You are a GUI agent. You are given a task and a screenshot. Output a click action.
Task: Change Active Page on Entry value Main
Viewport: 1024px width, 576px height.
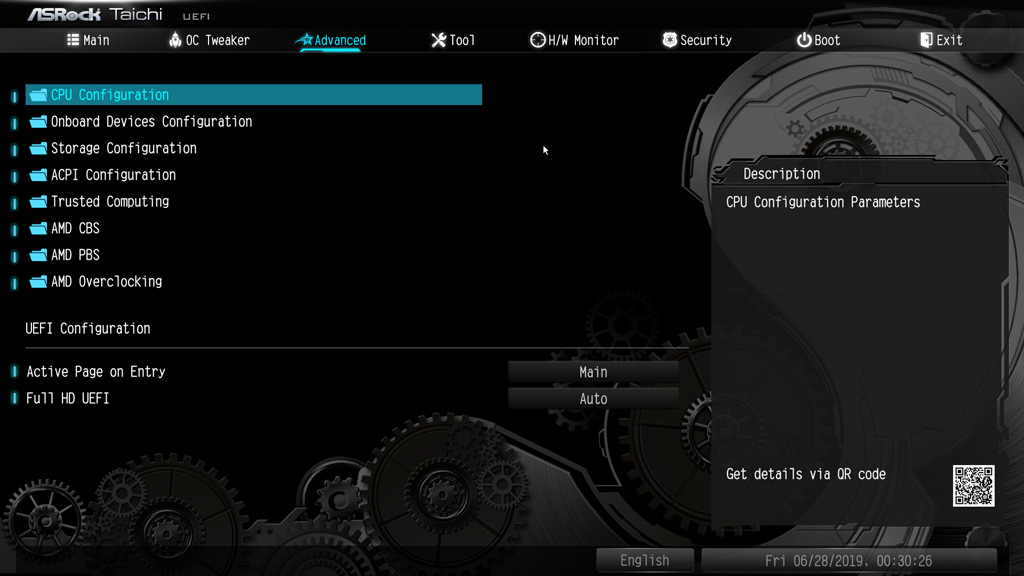pos(593,372)
